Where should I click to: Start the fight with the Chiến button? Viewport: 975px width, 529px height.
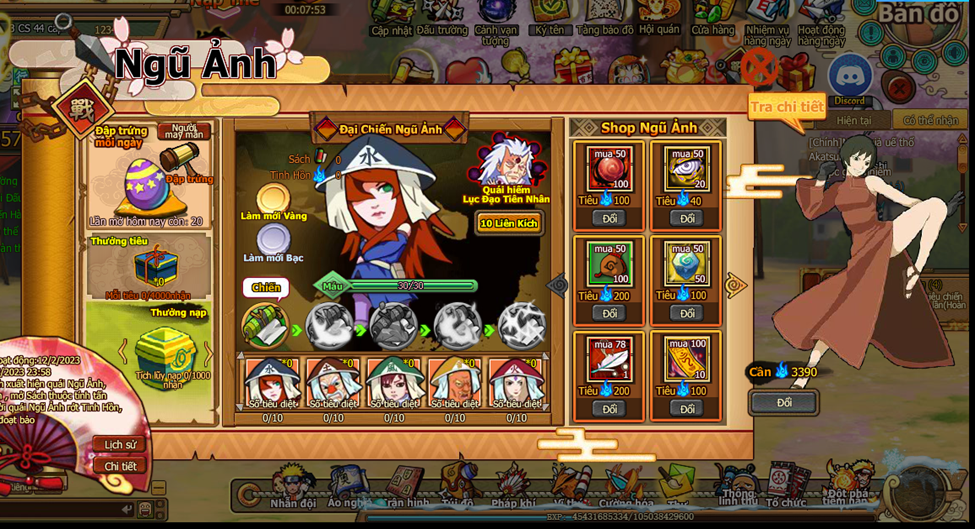pos(266,288)
